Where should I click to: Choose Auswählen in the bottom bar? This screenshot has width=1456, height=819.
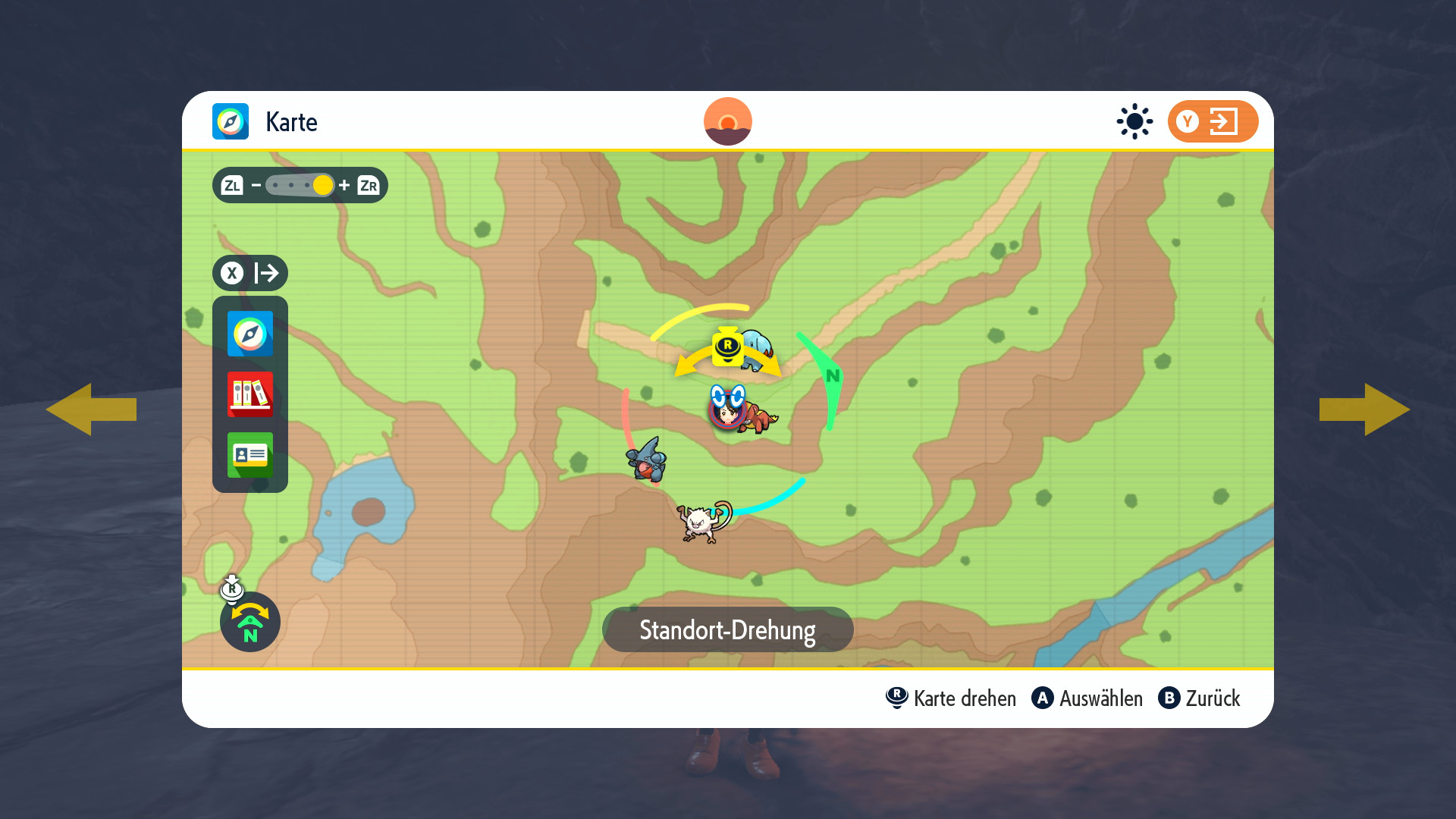click(1087, 698)
